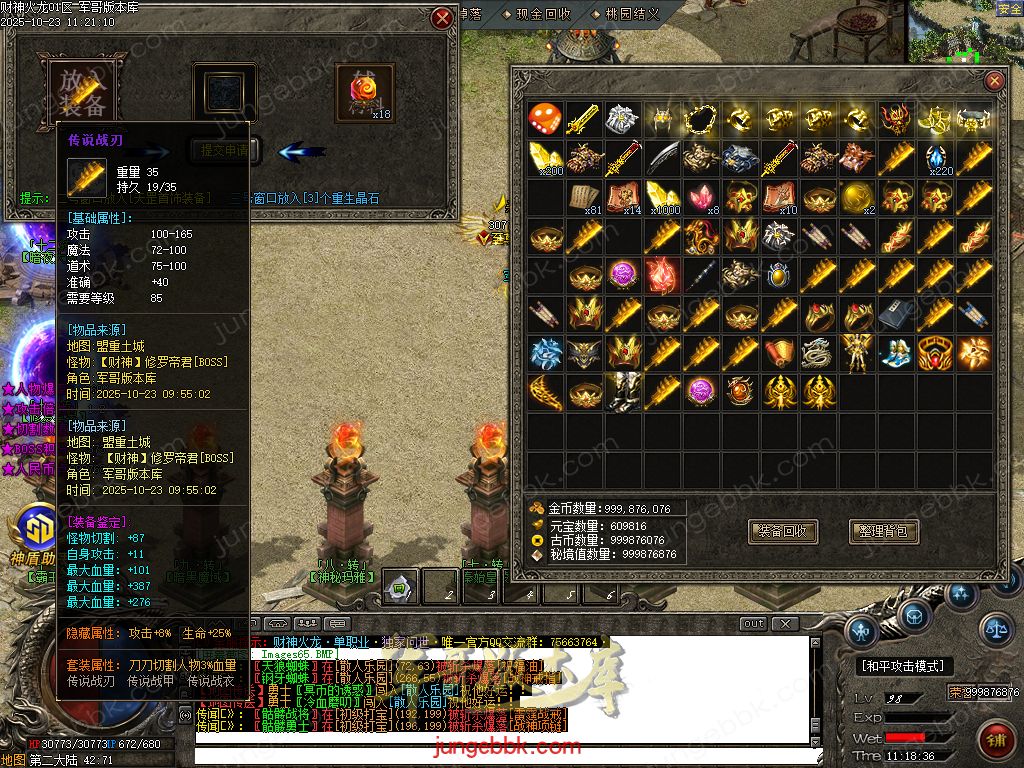This screenshot has height=768, width=1024.
Task: Close the chat window with X
Action: coord(785,624)
